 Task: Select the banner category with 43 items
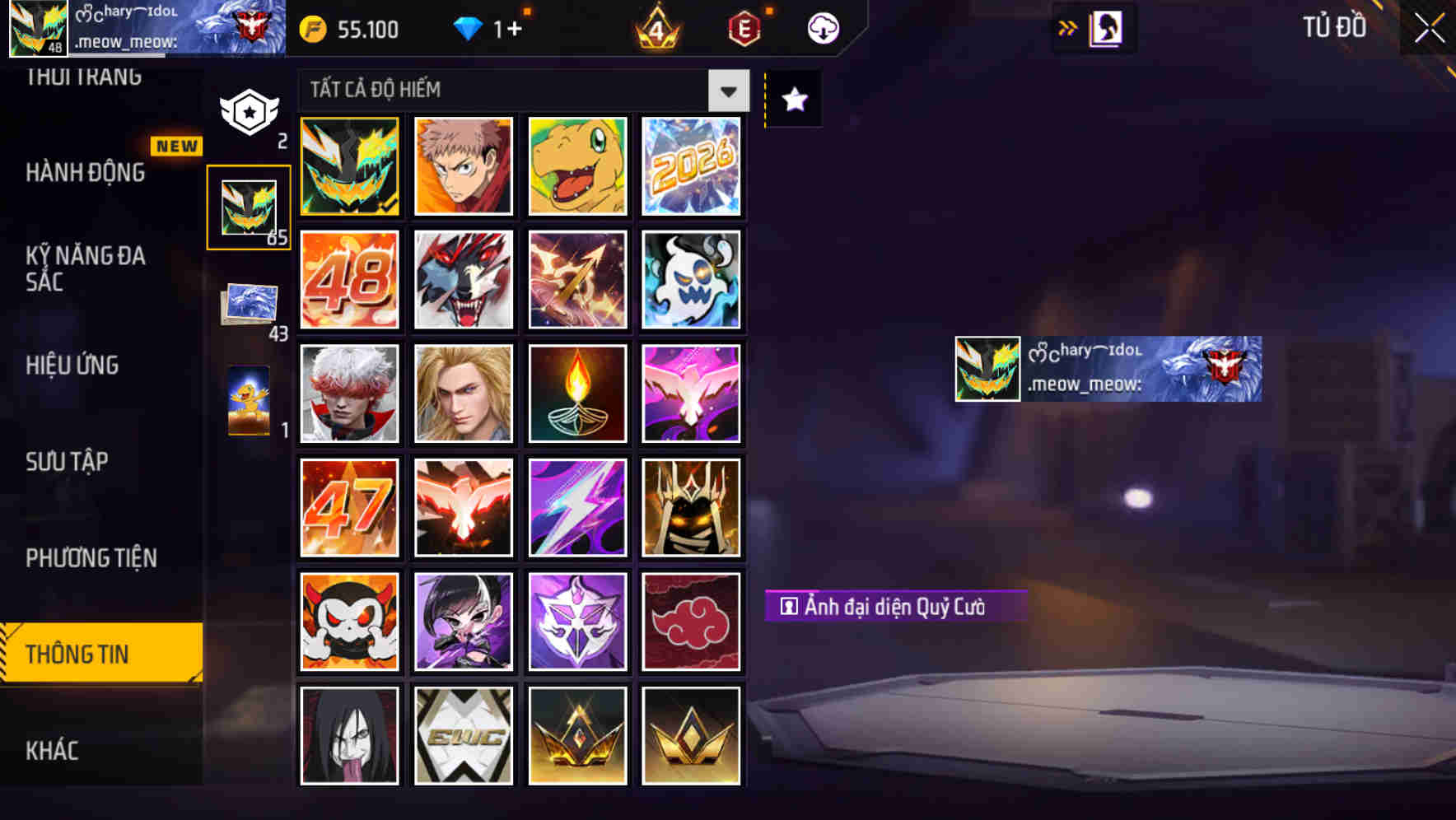coord(249,305)
